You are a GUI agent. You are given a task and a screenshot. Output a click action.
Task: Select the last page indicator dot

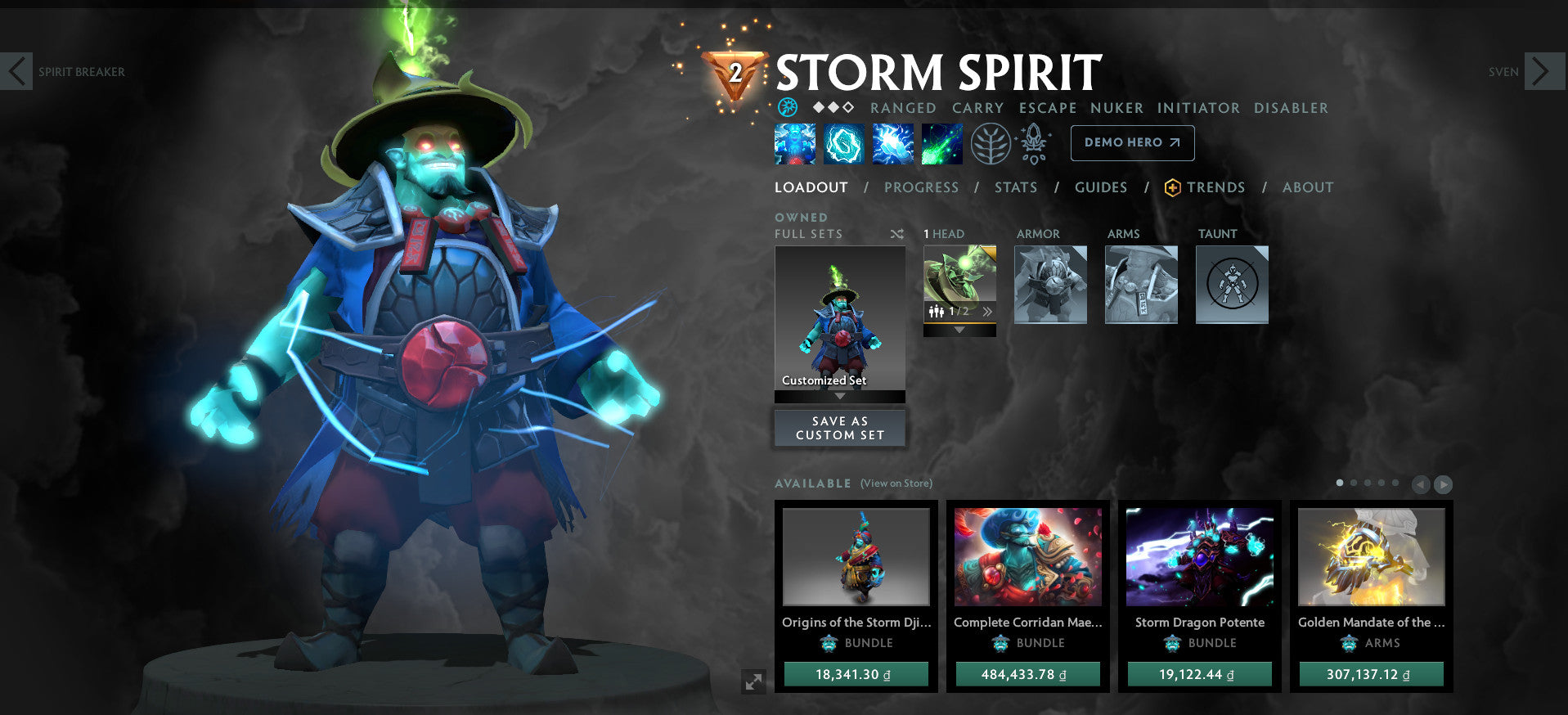1395,483
